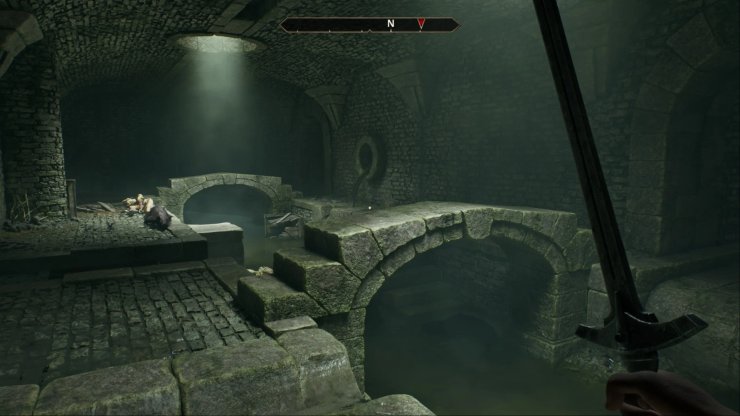Screen dimensions: 740x416
Task: Click the red marker on the compass
Action: pyautogui.click(x=422, y=23)
